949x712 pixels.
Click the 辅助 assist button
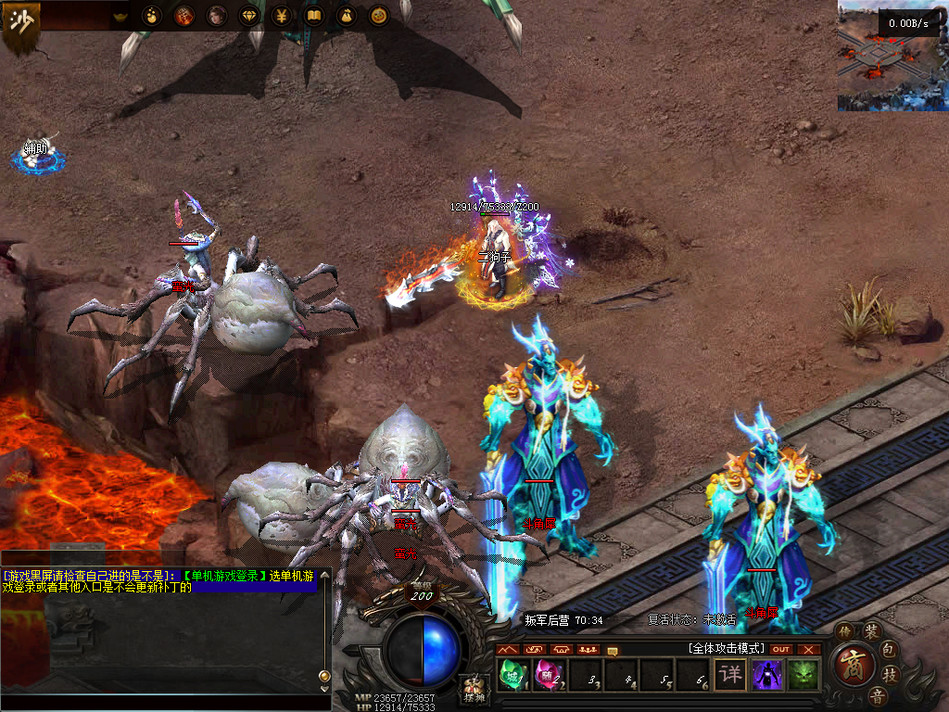click(37, 153)
